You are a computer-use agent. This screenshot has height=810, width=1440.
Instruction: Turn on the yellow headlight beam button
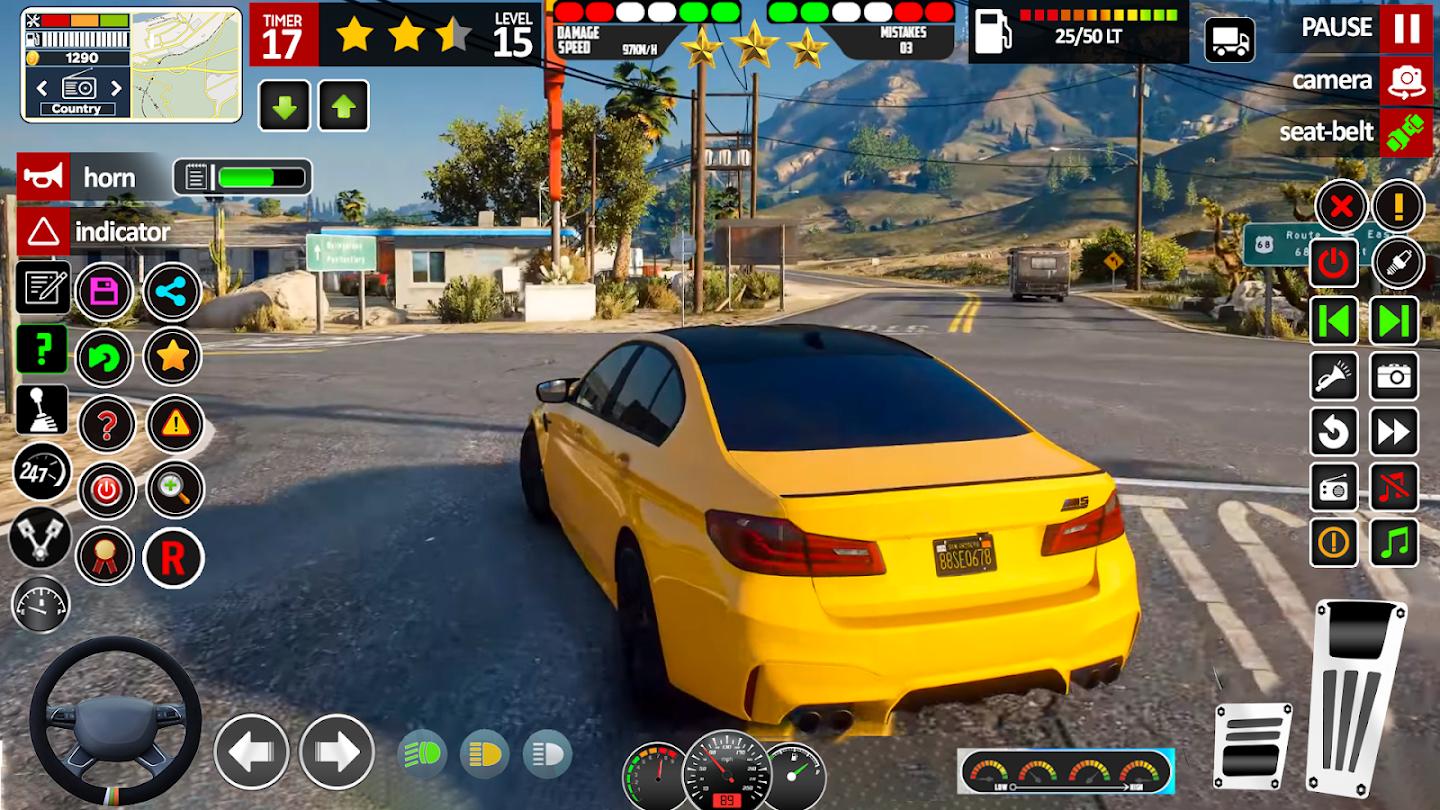484,754
